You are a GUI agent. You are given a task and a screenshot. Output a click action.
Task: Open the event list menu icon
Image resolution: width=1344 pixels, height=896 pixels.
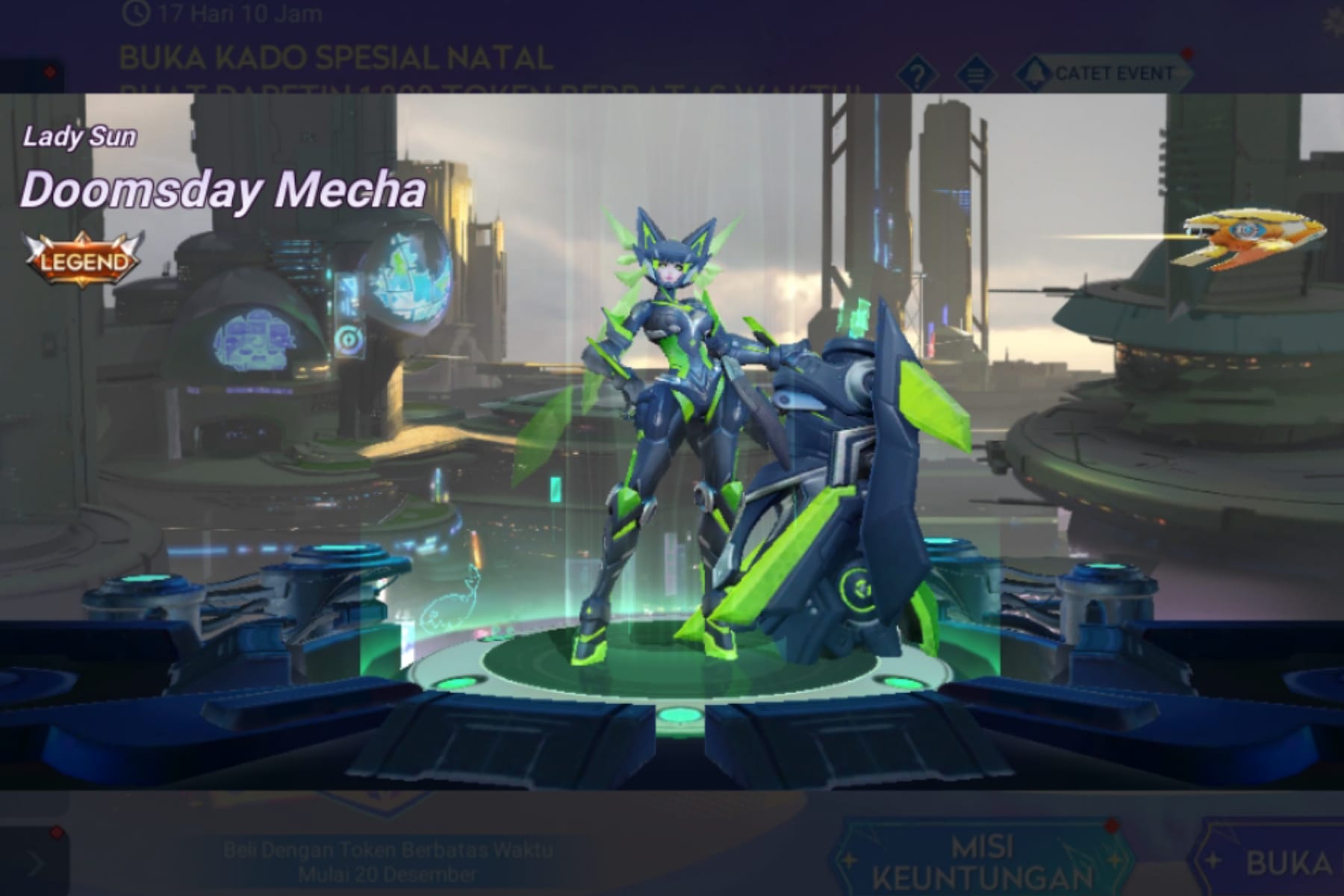pos(974,72)
